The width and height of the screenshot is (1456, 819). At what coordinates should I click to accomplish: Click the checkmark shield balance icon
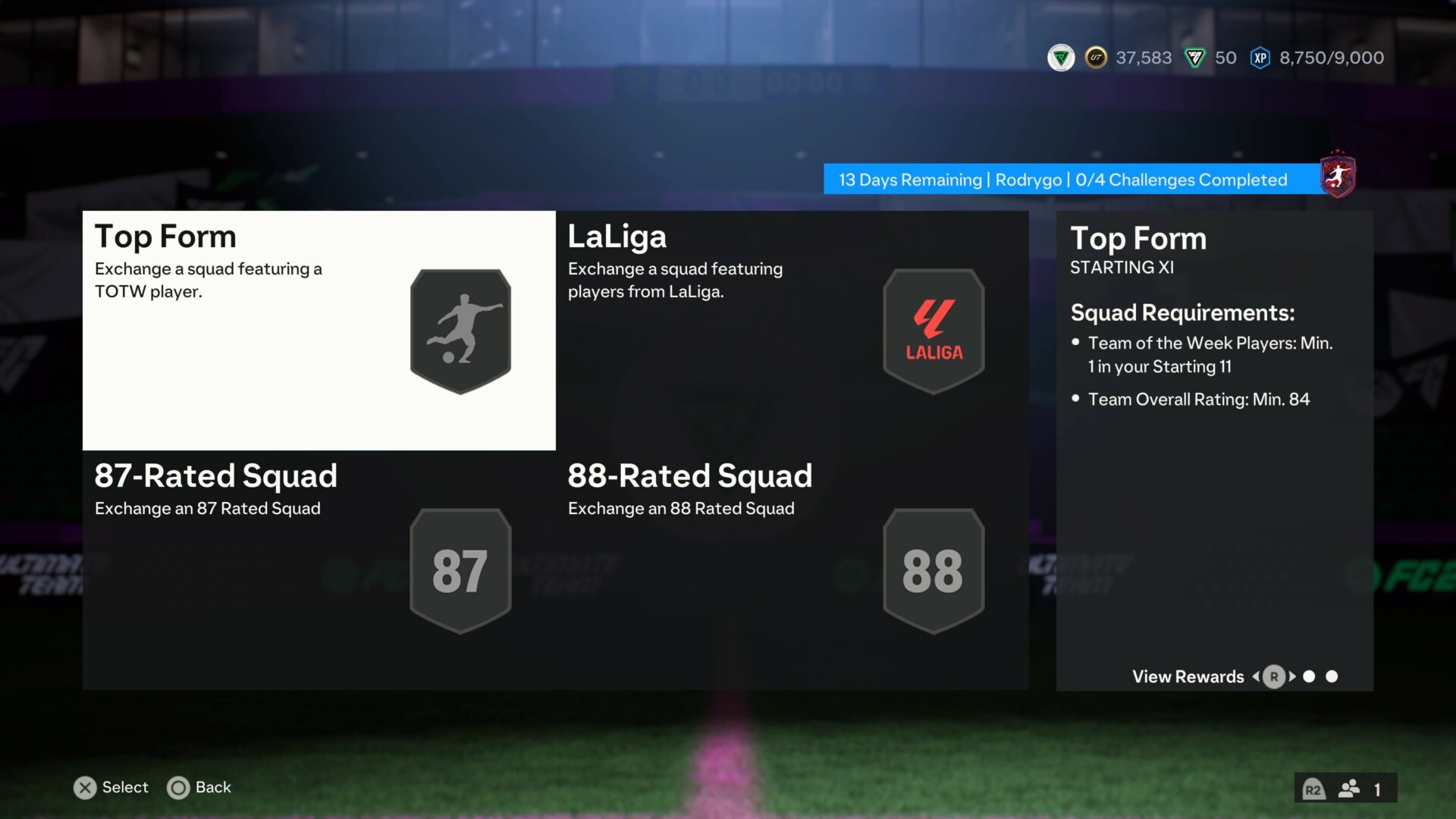[1062, 57]
